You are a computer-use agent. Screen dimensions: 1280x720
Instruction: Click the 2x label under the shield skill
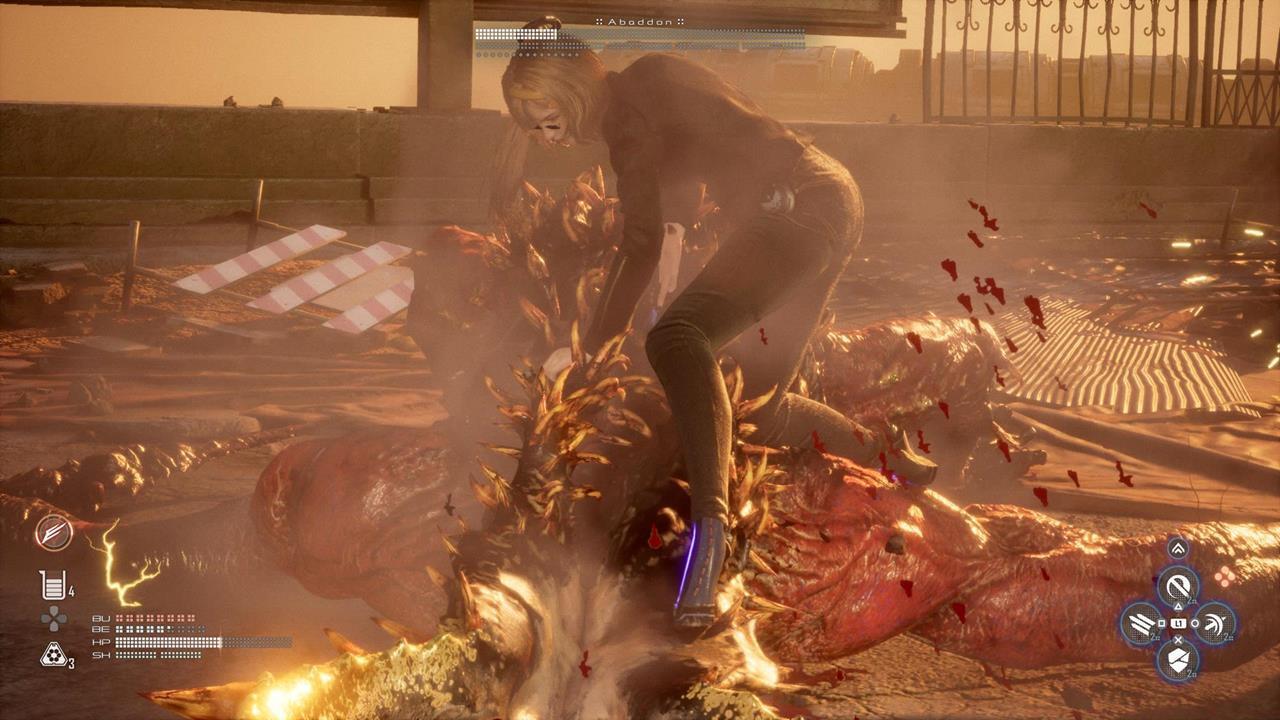pos(1189,673)
